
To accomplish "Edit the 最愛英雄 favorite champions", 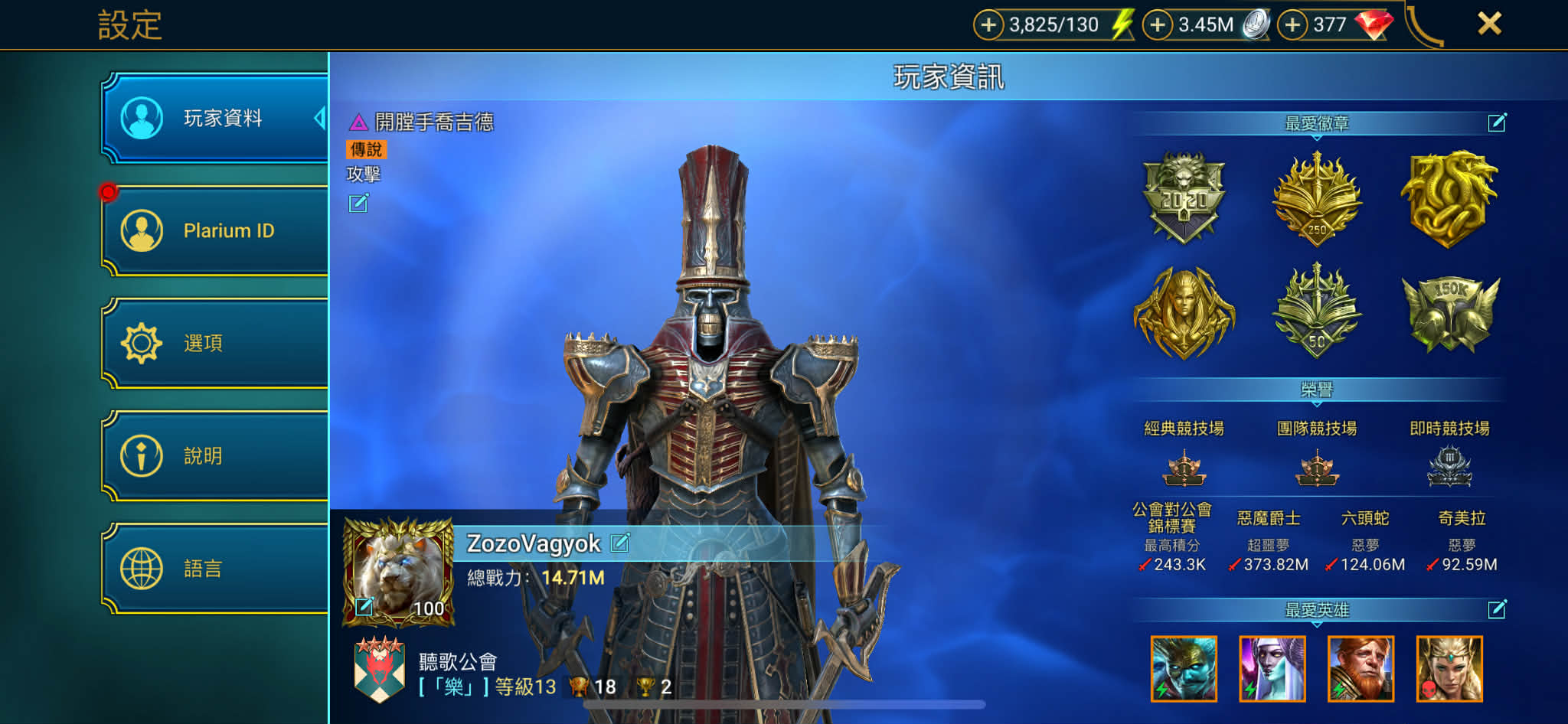I will click(x=1497, y=609).
